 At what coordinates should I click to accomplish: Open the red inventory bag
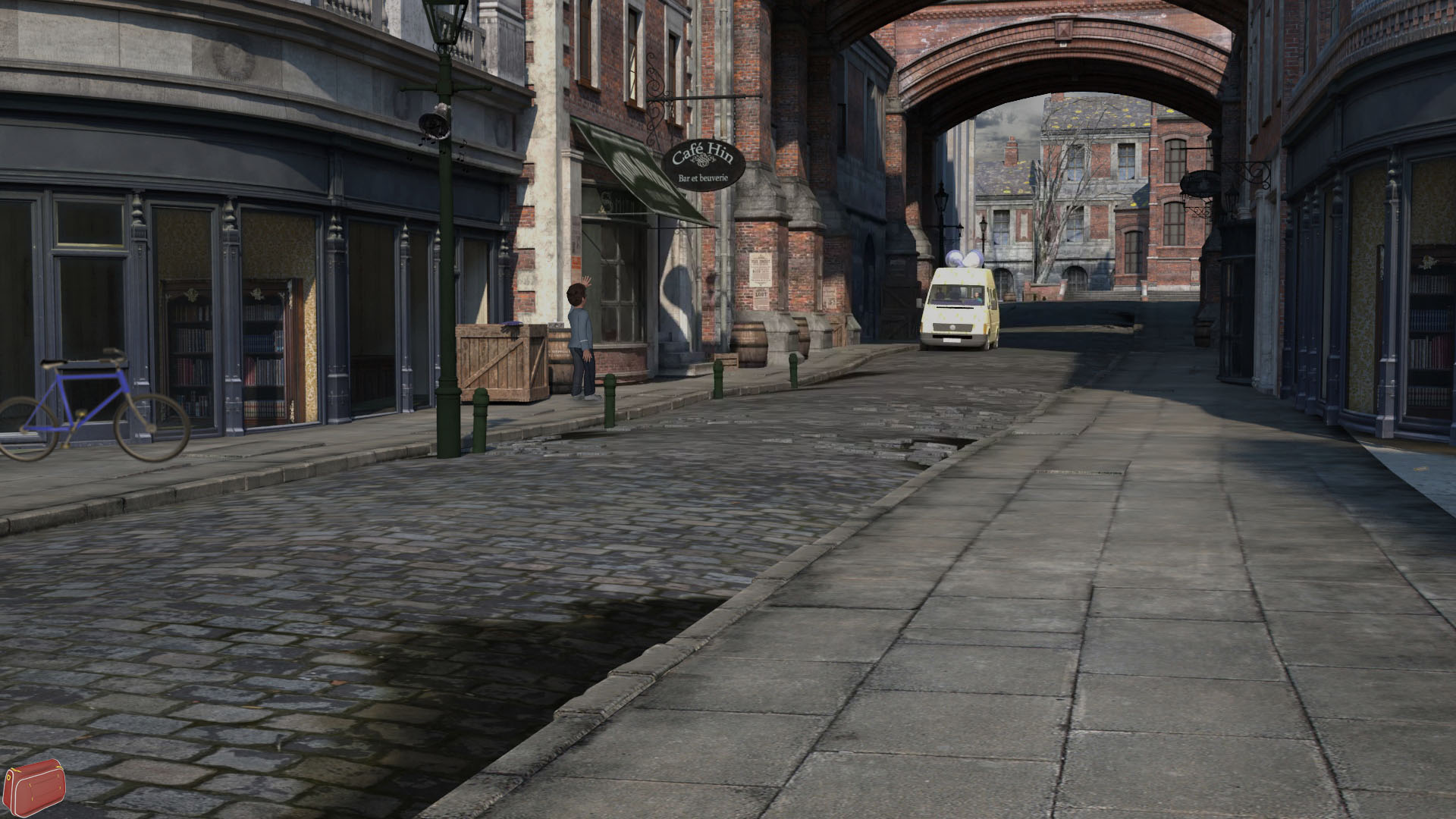[34, 789]
